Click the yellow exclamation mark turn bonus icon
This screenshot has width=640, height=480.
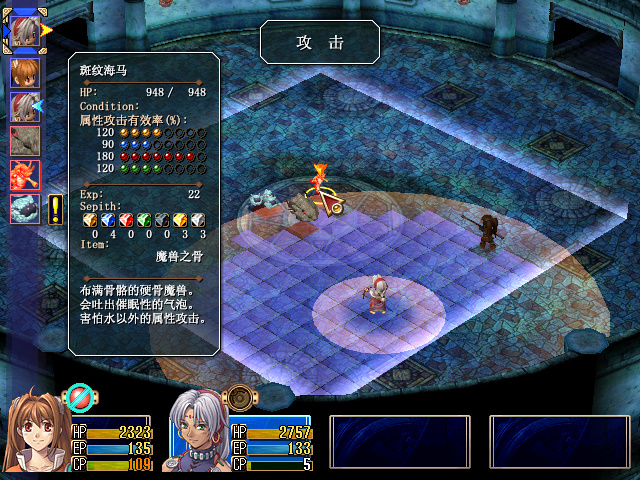point(55,208)
